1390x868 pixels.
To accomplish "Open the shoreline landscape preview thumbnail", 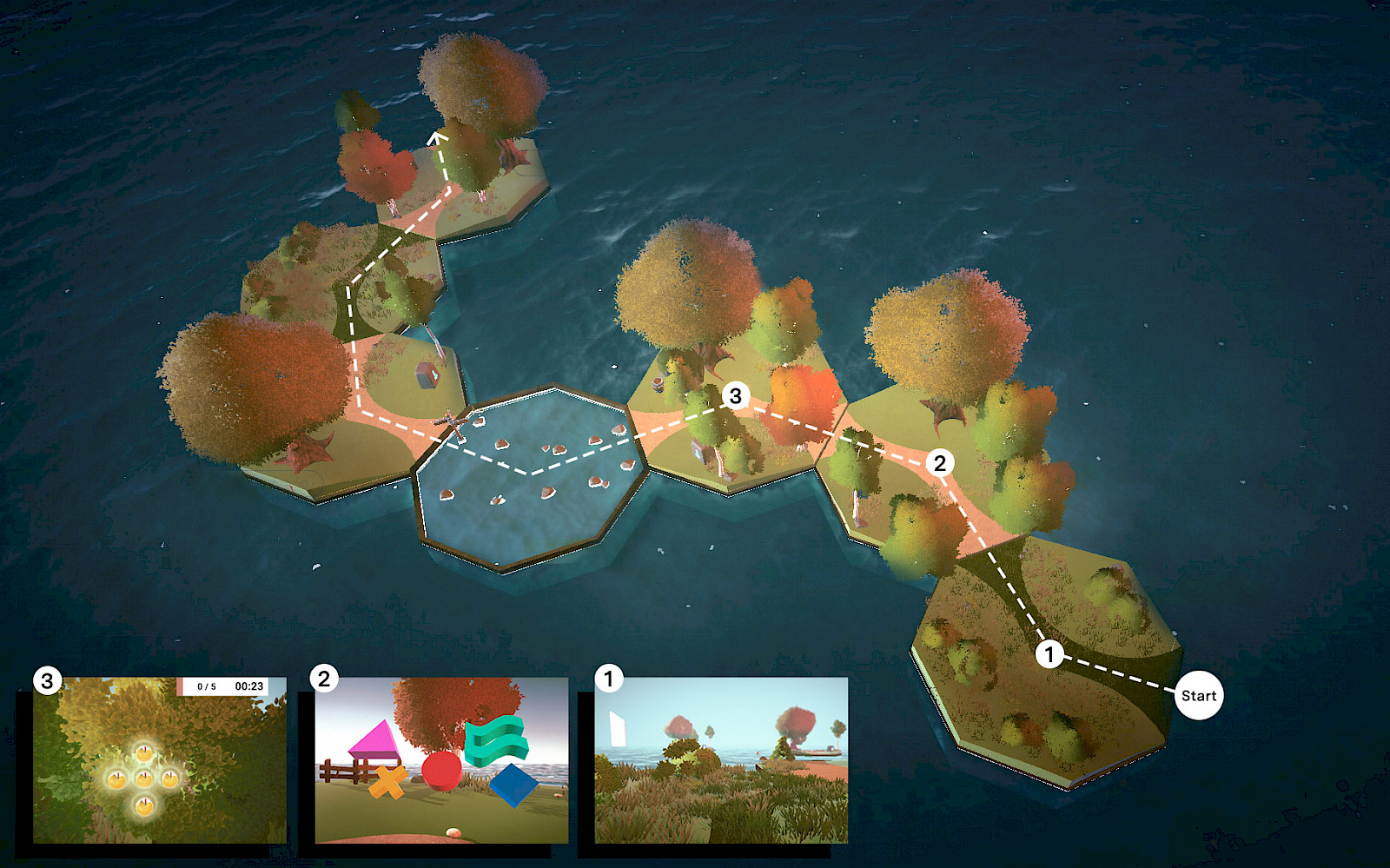I will [721, 760].
